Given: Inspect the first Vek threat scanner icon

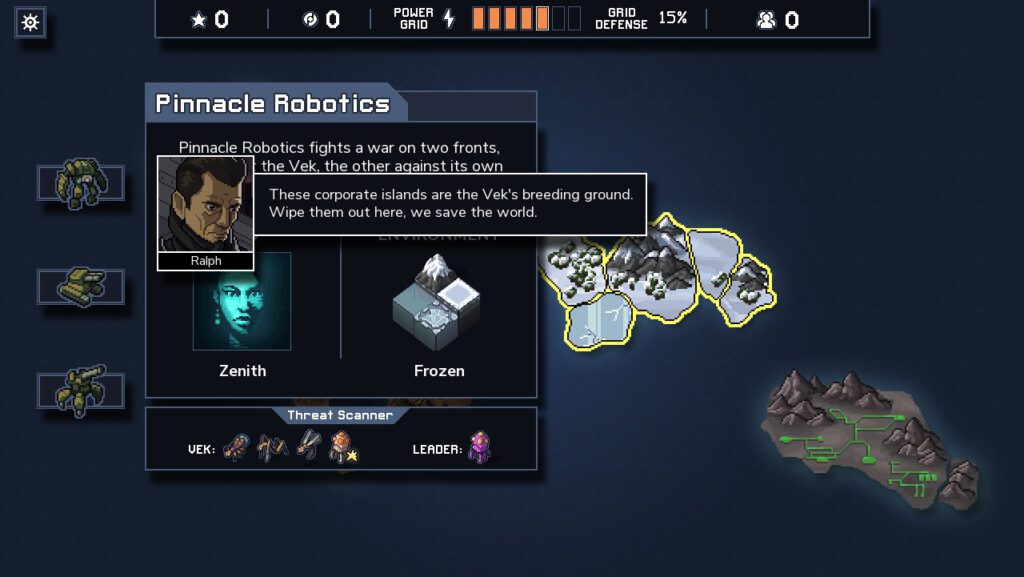Looking at the screenshot, I should point(236,446).
